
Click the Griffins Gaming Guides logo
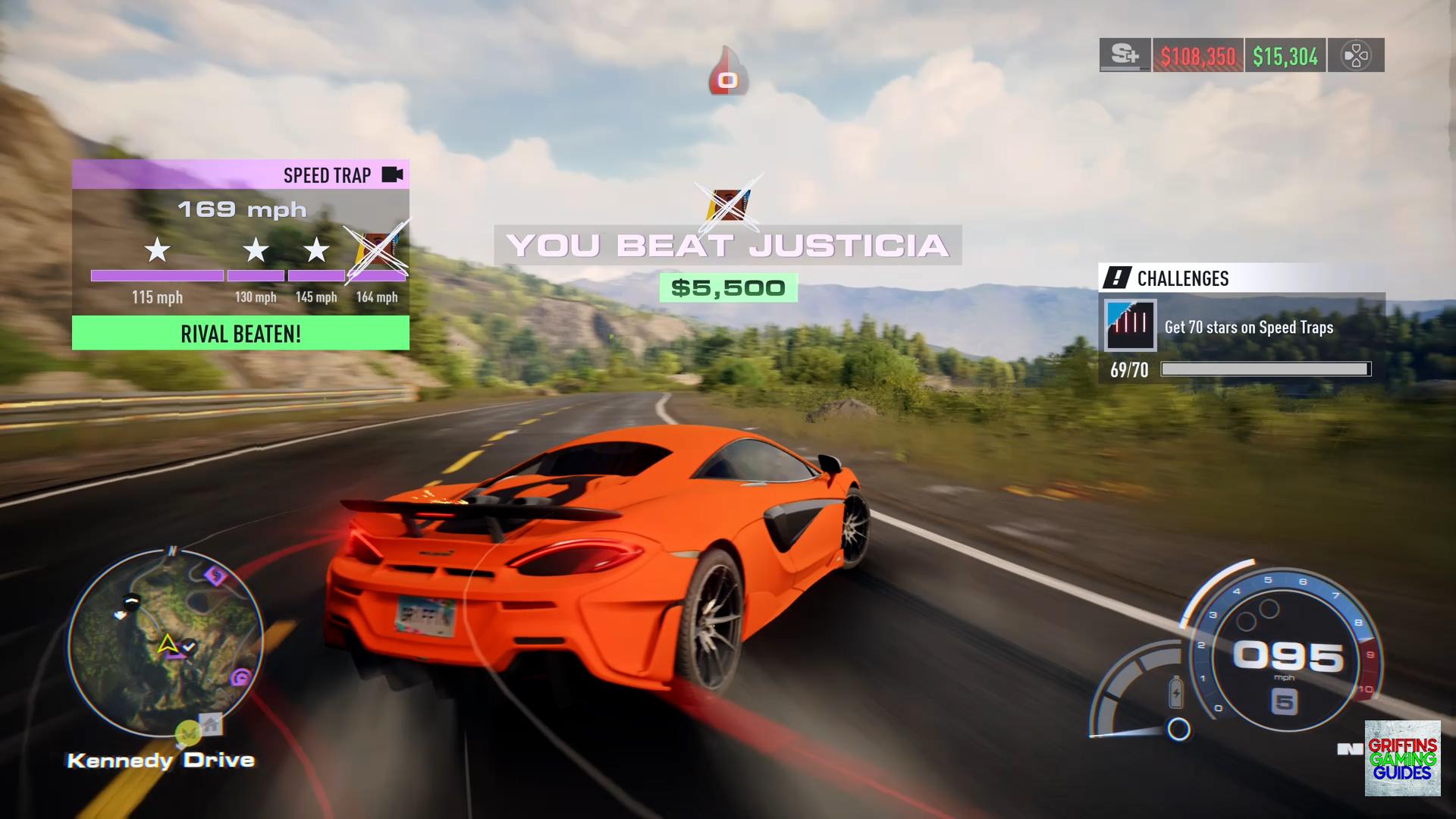[1402, 758]
